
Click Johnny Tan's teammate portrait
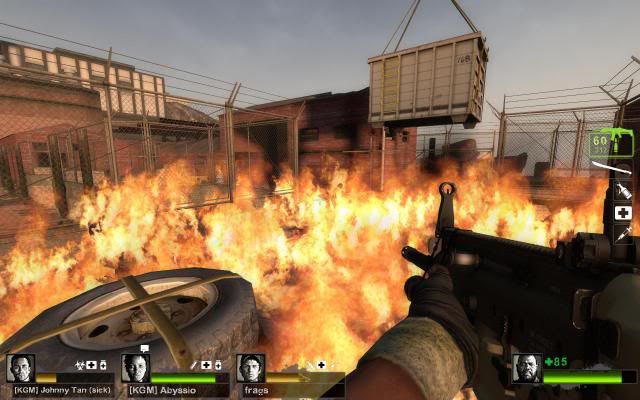(x=20, y=368)
